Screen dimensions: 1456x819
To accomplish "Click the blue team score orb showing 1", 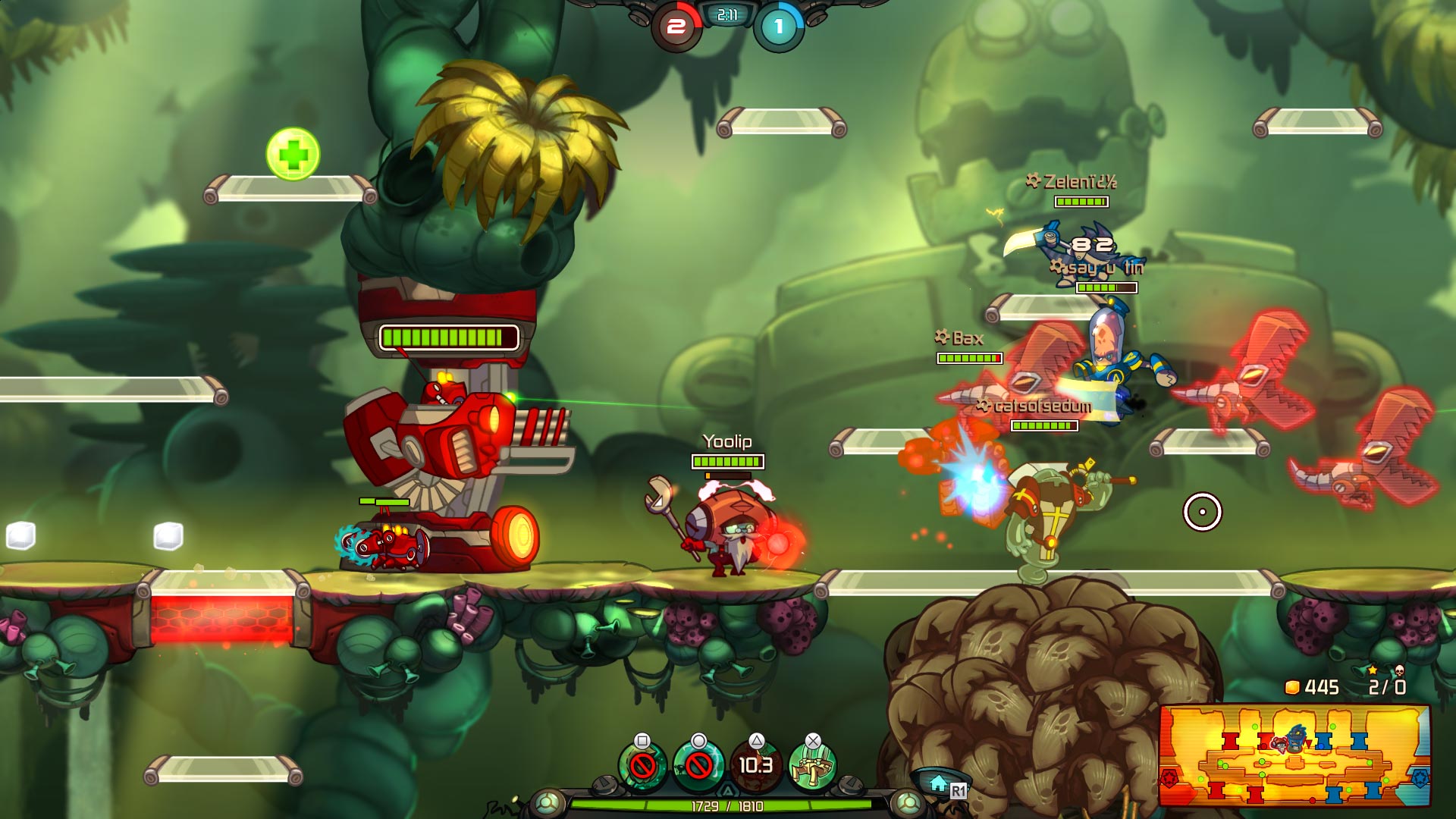I will tap(779, 25).
